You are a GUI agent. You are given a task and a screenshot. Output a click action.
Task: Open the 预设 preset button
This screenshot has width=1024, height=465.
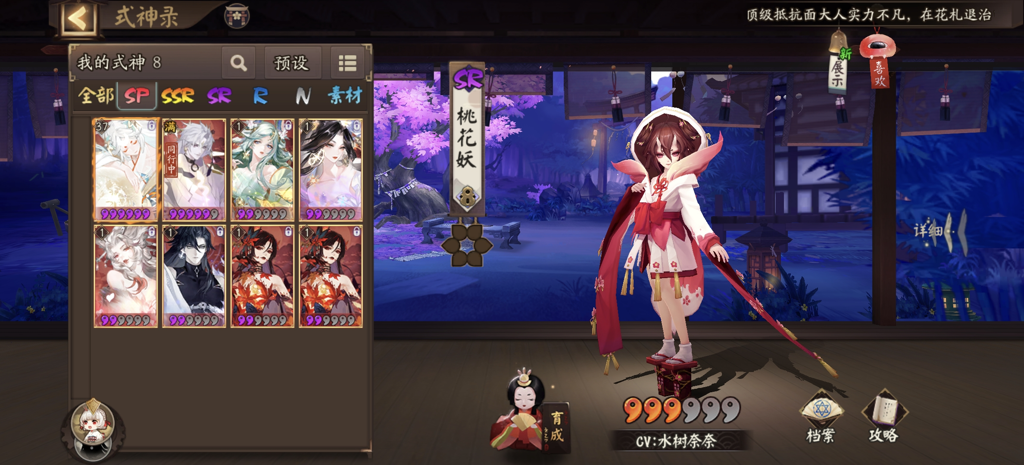(291, 63)
